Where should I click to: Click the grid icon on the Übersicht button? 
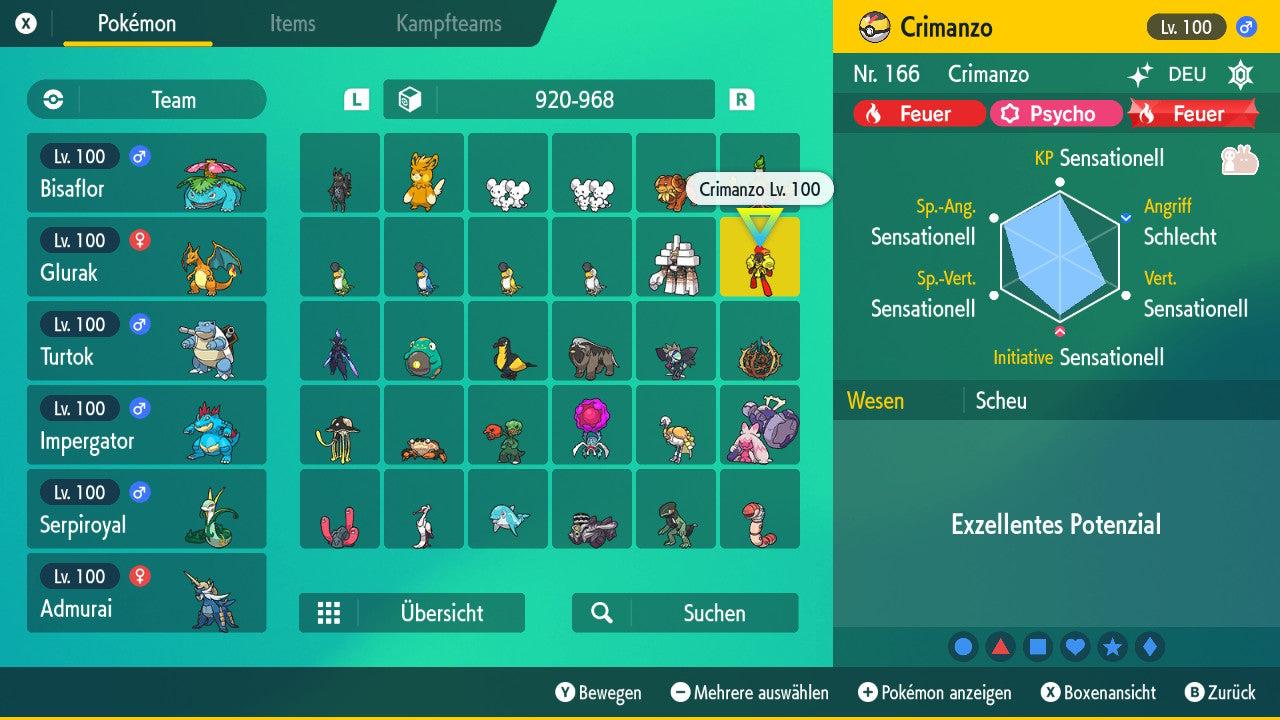(329, 613)
